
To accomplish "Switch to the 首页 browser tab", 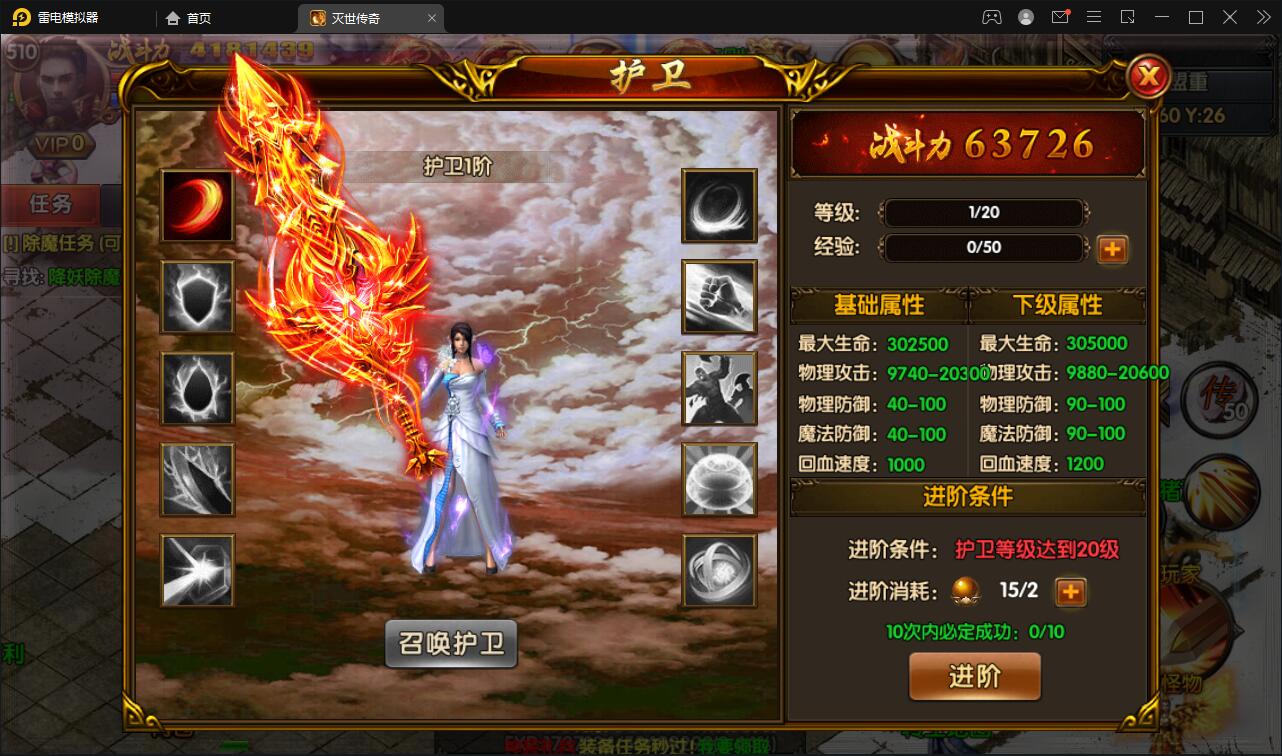I will point(195,17).
